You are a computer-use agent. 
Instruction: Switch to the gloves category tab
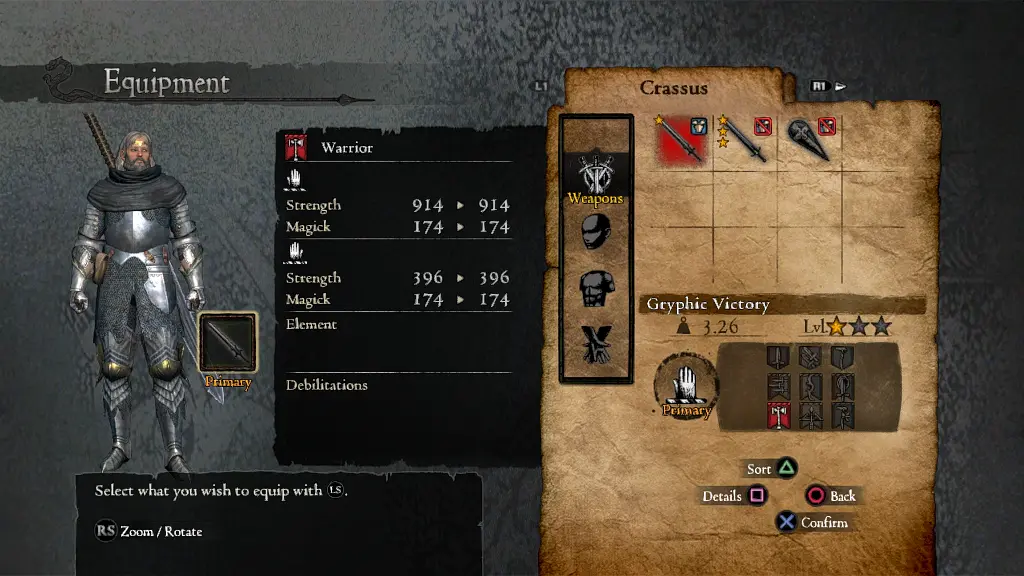(x=595, y=345)
